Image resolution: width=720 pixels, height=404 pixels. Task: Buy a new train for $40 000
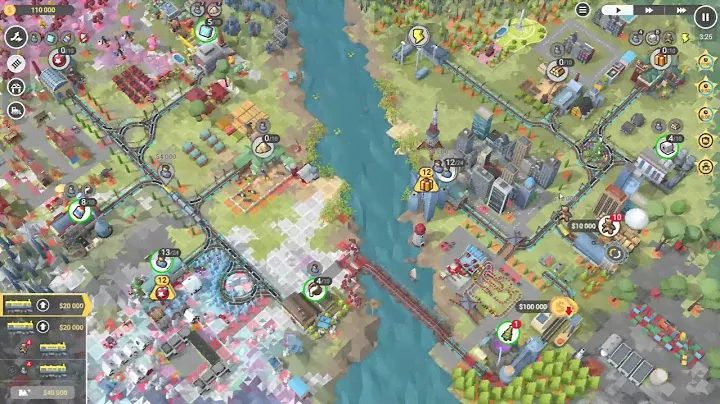coord(46,392)
